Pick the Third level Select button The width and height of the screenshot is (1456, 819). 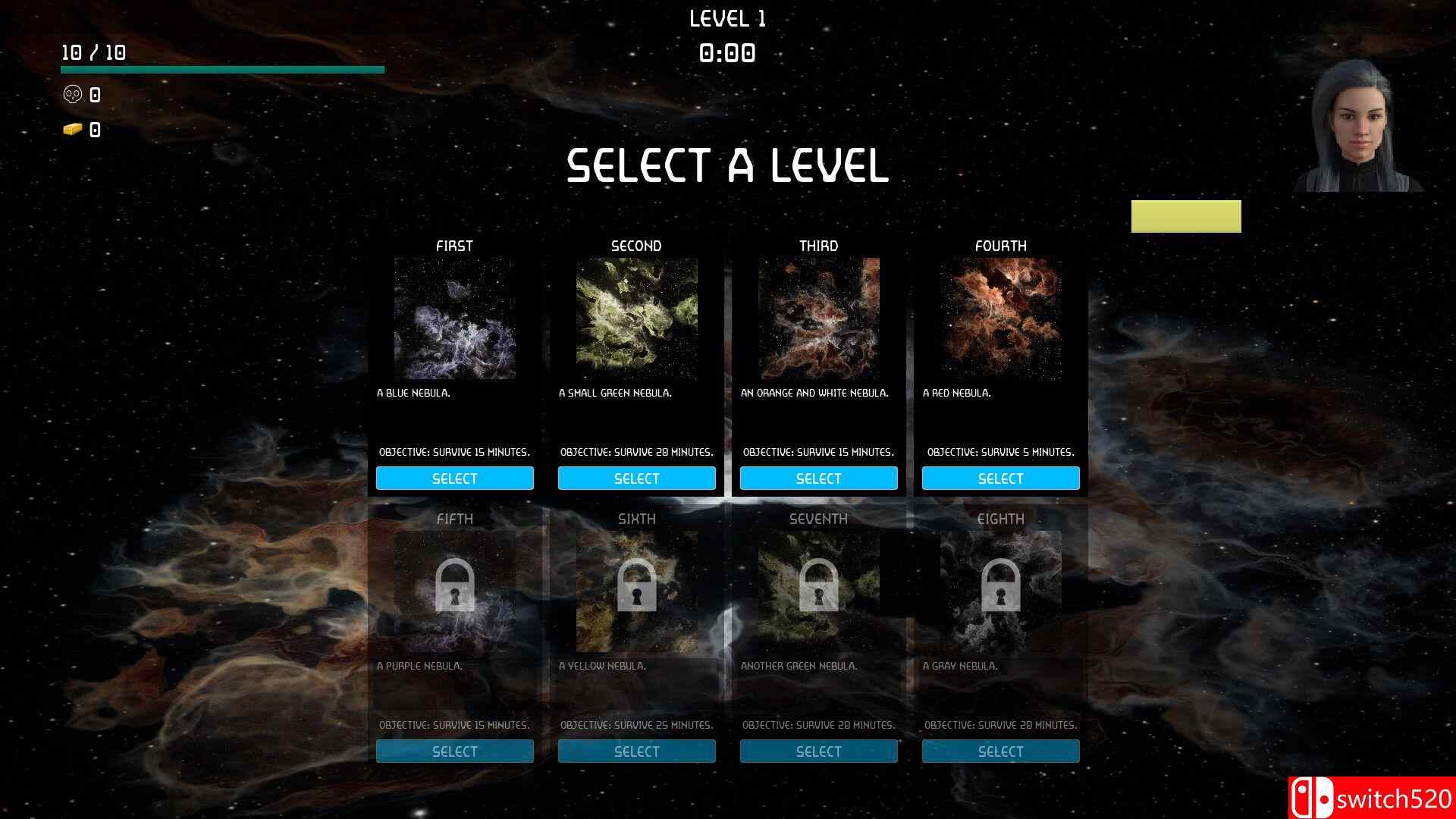[818, 479]
